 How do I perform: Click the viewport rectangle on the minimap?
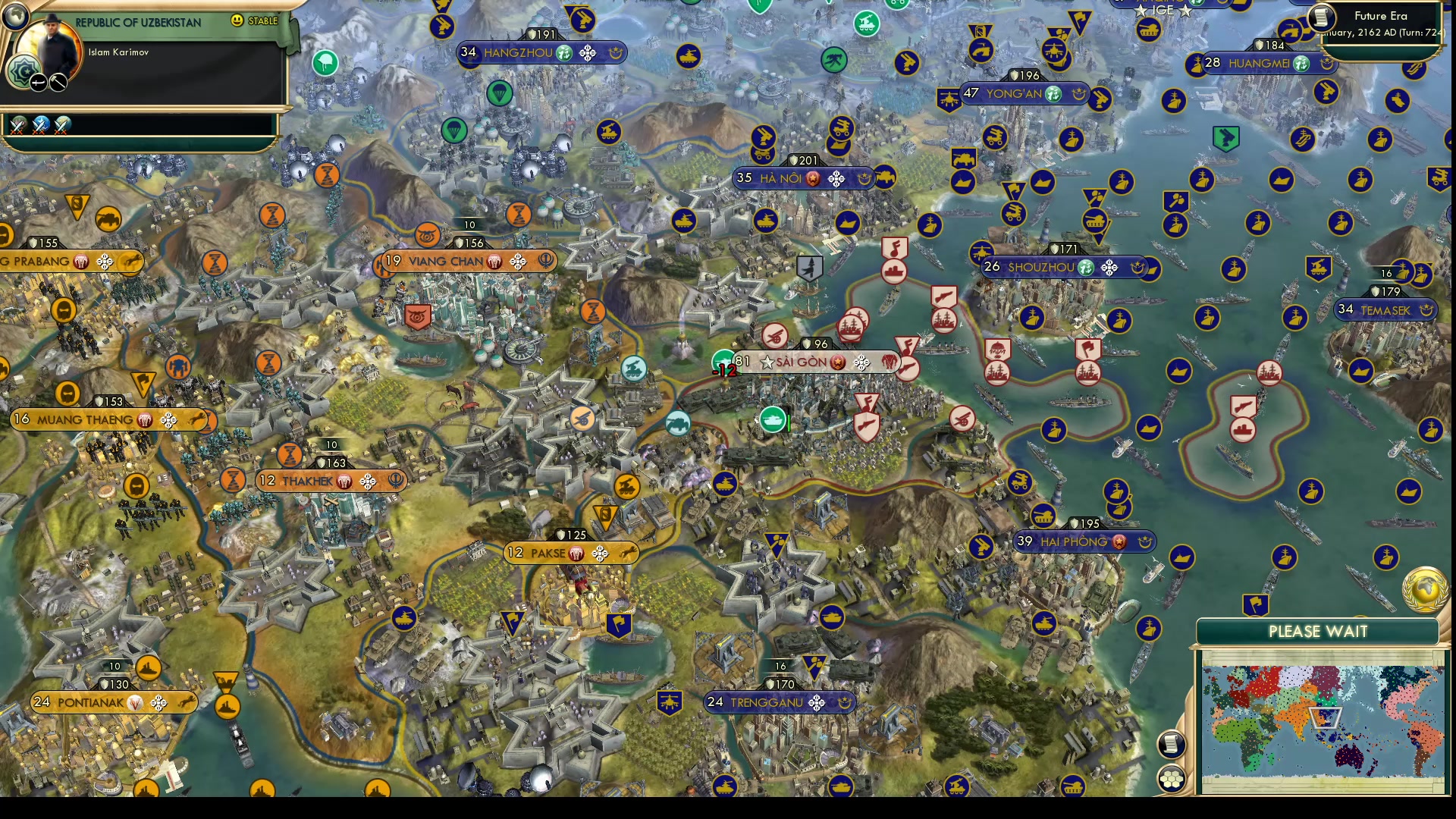[x=1324, y=716]
